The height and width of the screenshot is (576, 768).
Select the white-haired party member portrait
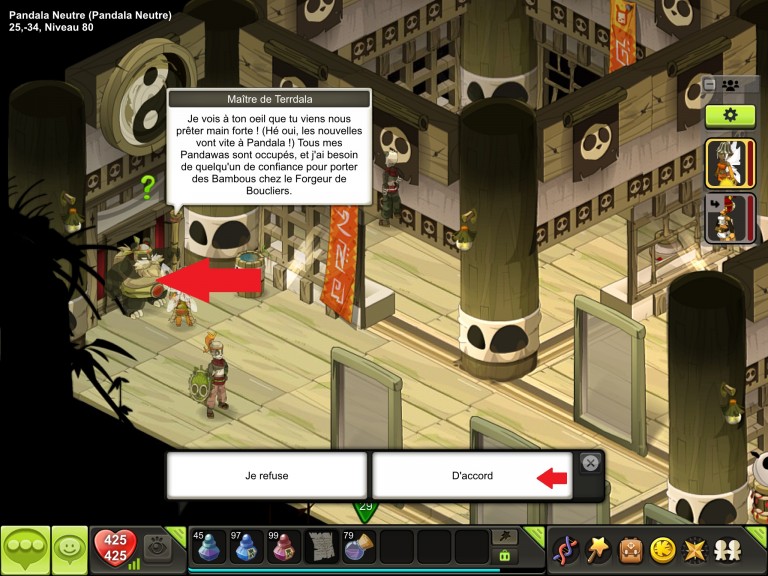click(x=730, y=164)
